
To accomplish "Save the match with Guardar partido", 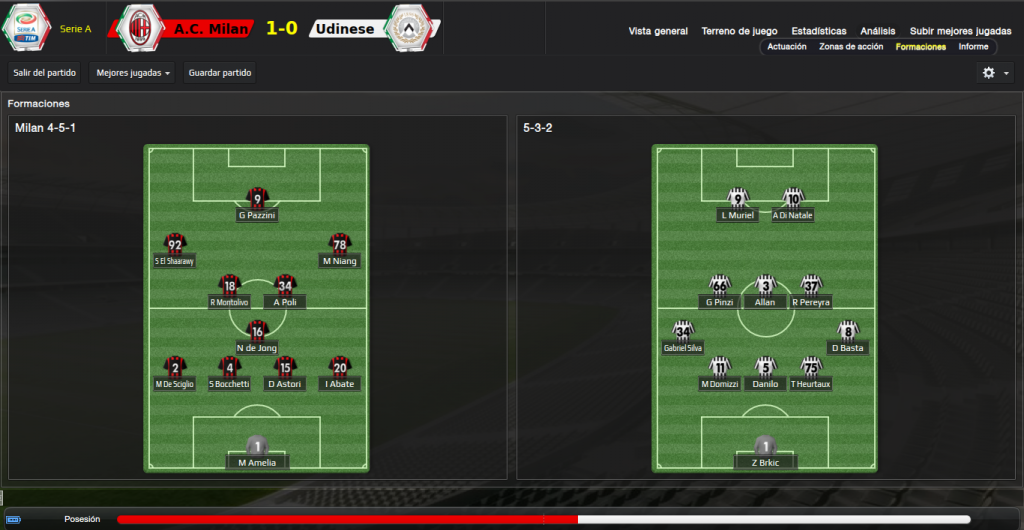I will coord(220,72).
